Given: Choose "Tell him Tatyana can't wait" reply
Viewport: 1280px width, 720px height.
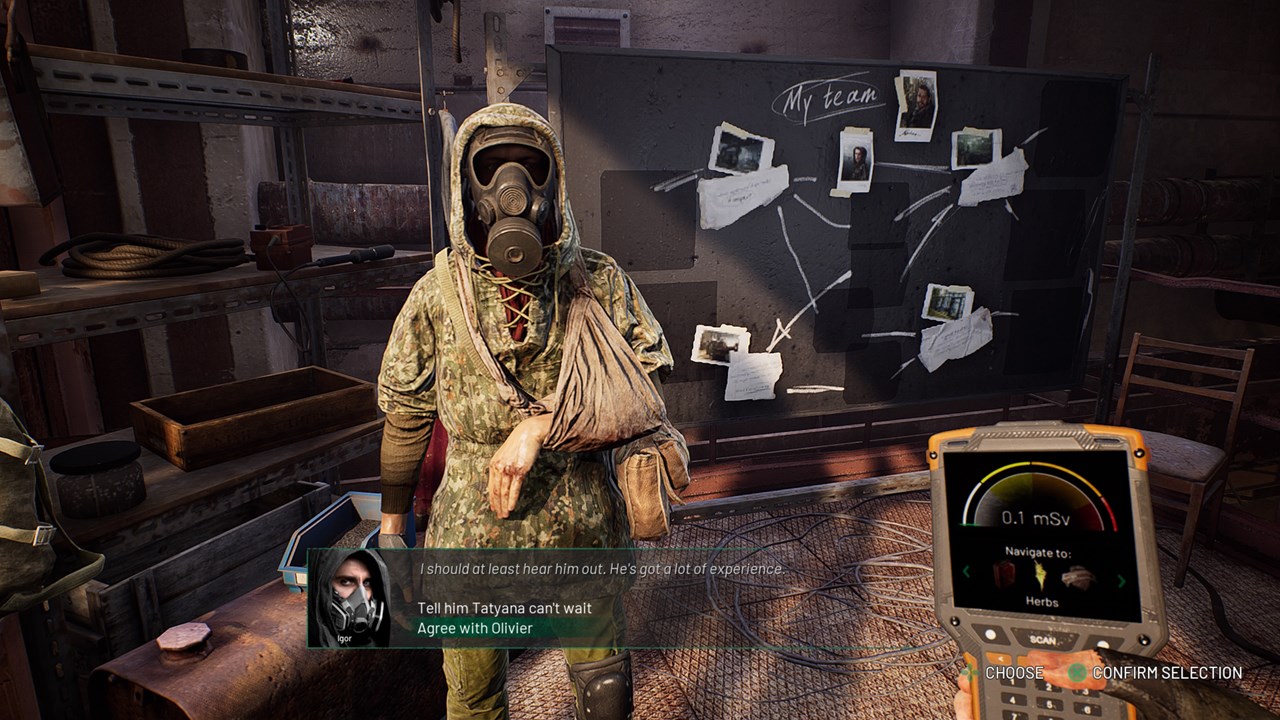Looking at the screenshot, I should (504, 608).
